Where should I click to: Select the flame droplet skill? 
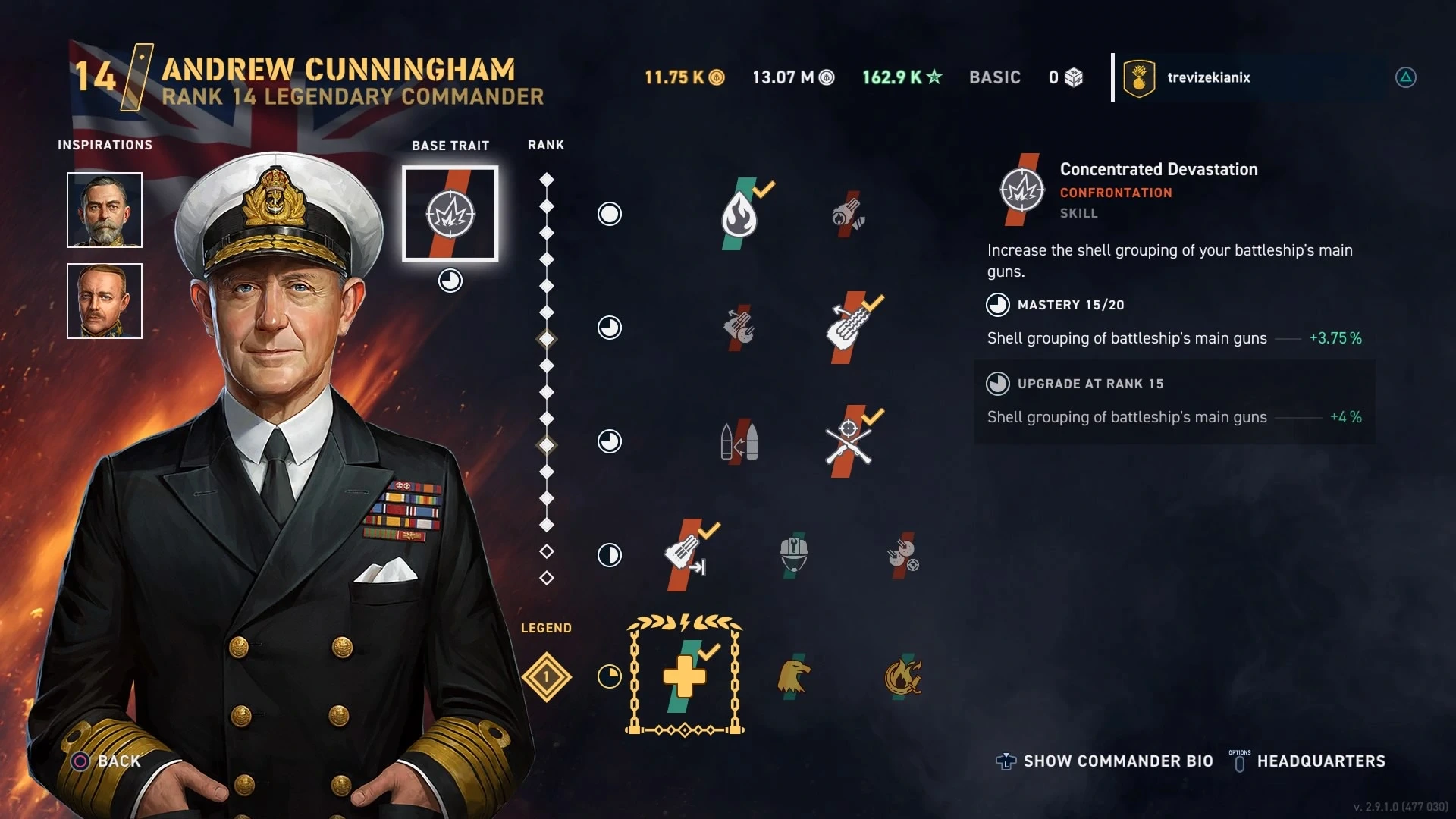(x=739, y=215)
